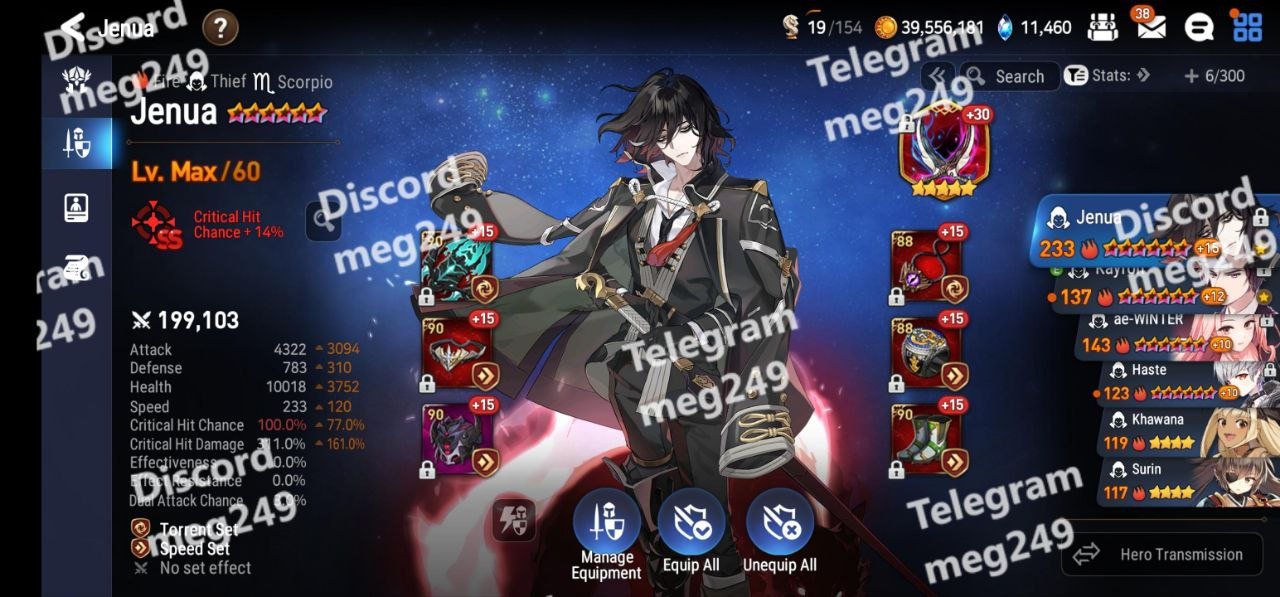The width and height of the screenshot is (1280, 597).
Task: Select the equipped helmet slot
Action: [457, 355]
